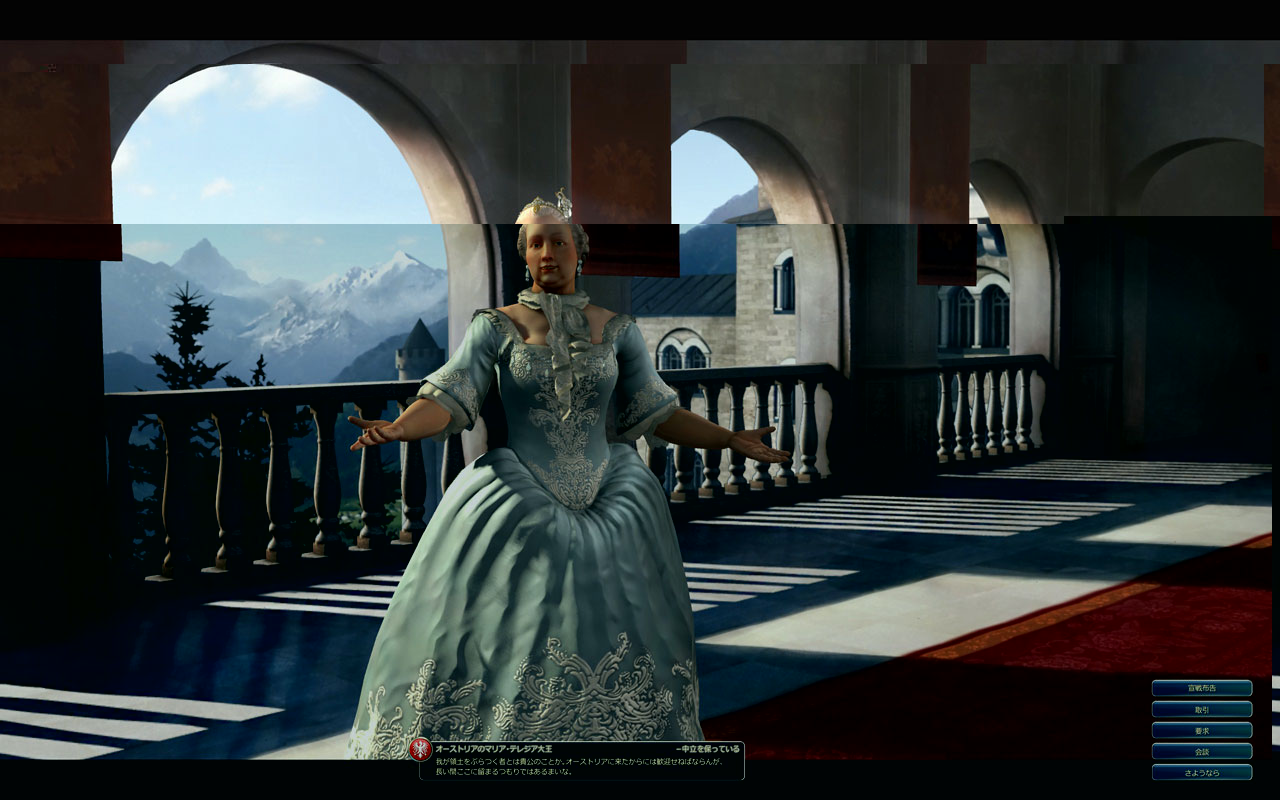Click the Austria civilization emblem icon
1280x800 pixels.
421,750
